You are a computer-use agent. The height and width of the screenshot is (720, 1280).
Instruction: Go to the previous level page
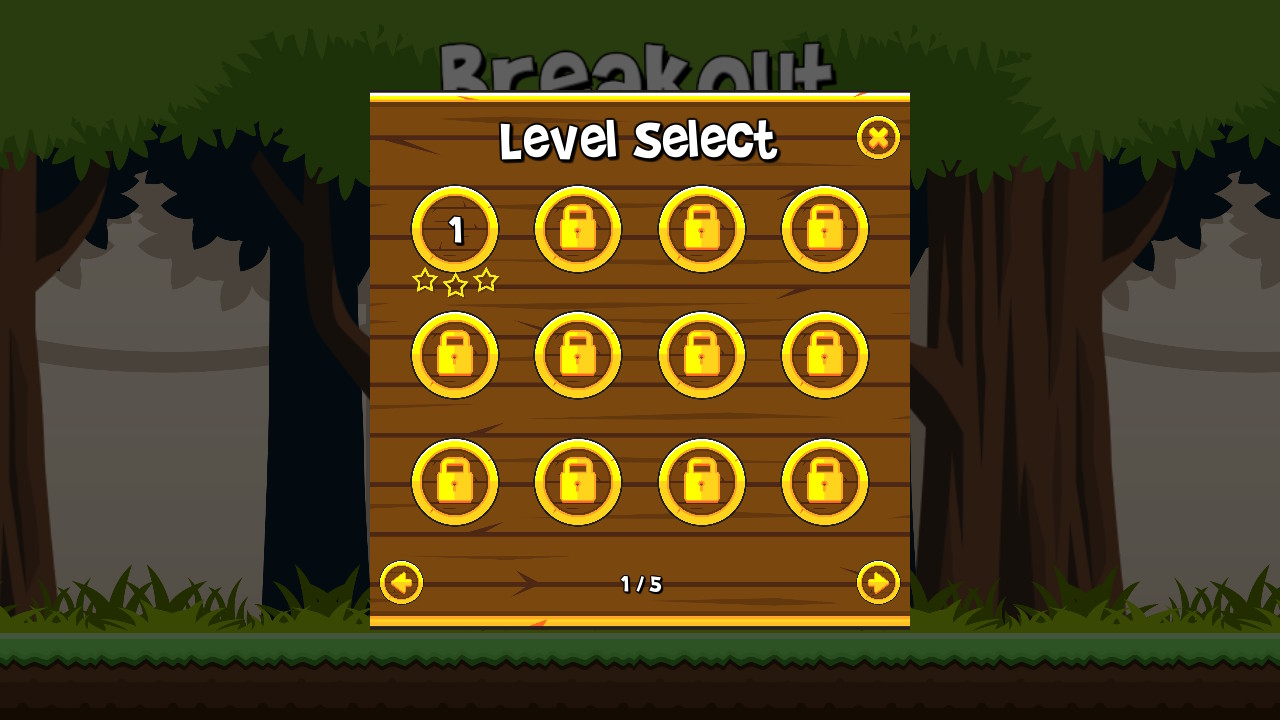click(401, 583)
